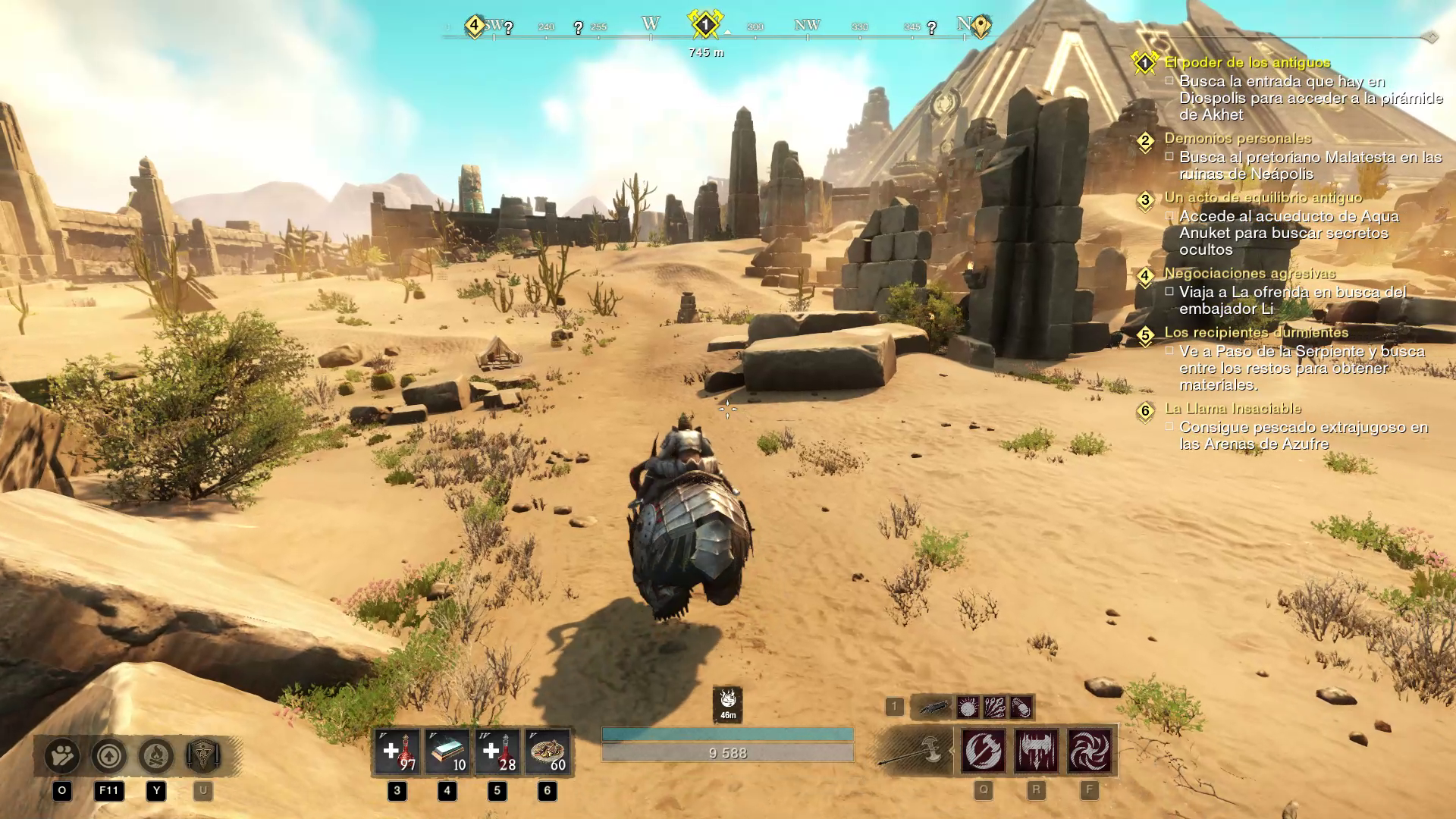Viewport: 1456px width, 819px height.
Task: Trigger the downward-spikes axe ability
Action: point(1037,751)
